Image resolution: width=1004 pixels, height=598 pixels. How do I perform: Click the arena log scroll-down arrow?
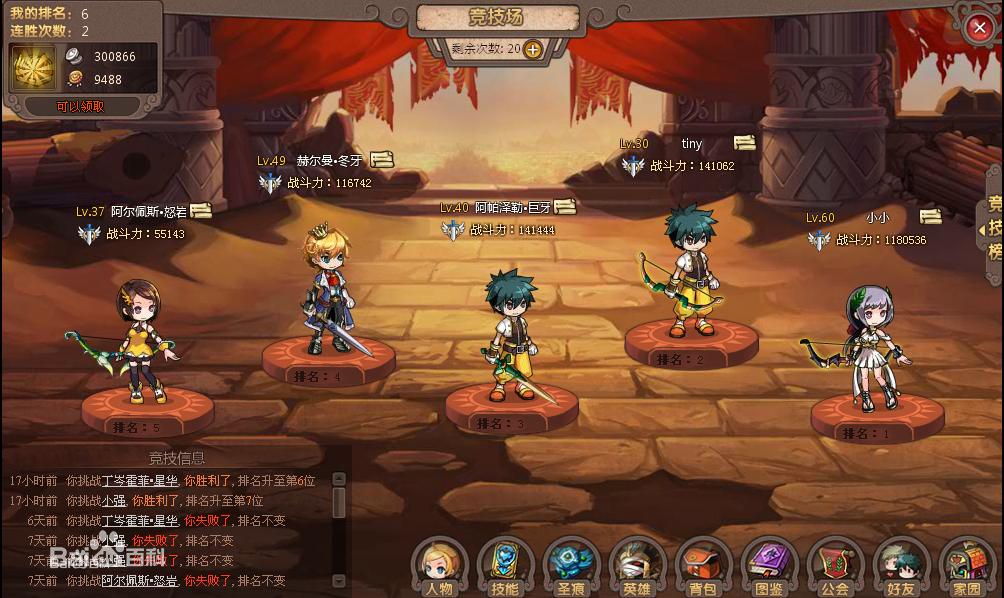[339, 580]
